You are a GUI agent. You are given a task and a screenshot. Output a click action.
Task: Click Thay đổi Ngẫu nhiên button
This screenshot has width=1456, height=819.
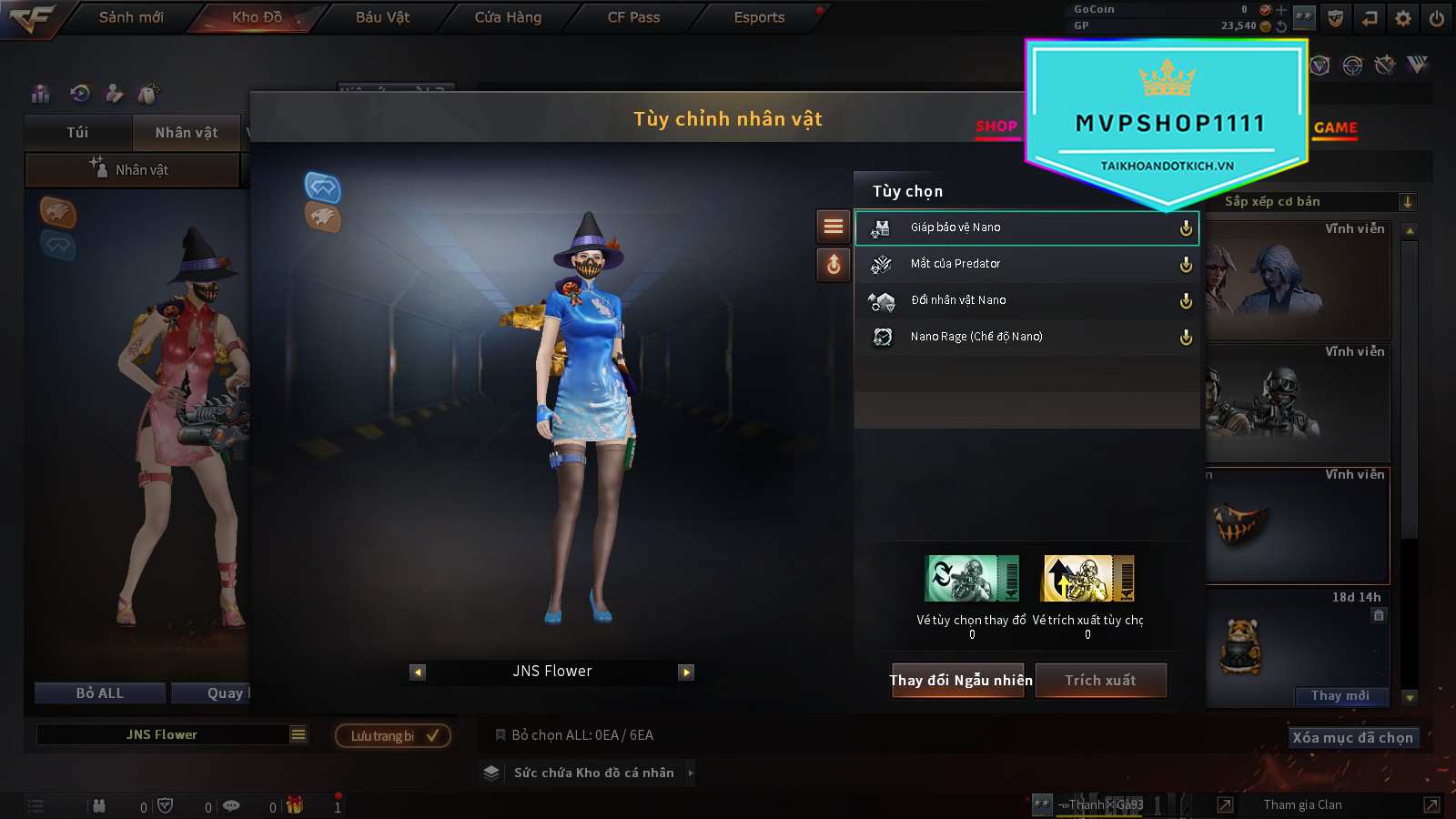(960, 681)
